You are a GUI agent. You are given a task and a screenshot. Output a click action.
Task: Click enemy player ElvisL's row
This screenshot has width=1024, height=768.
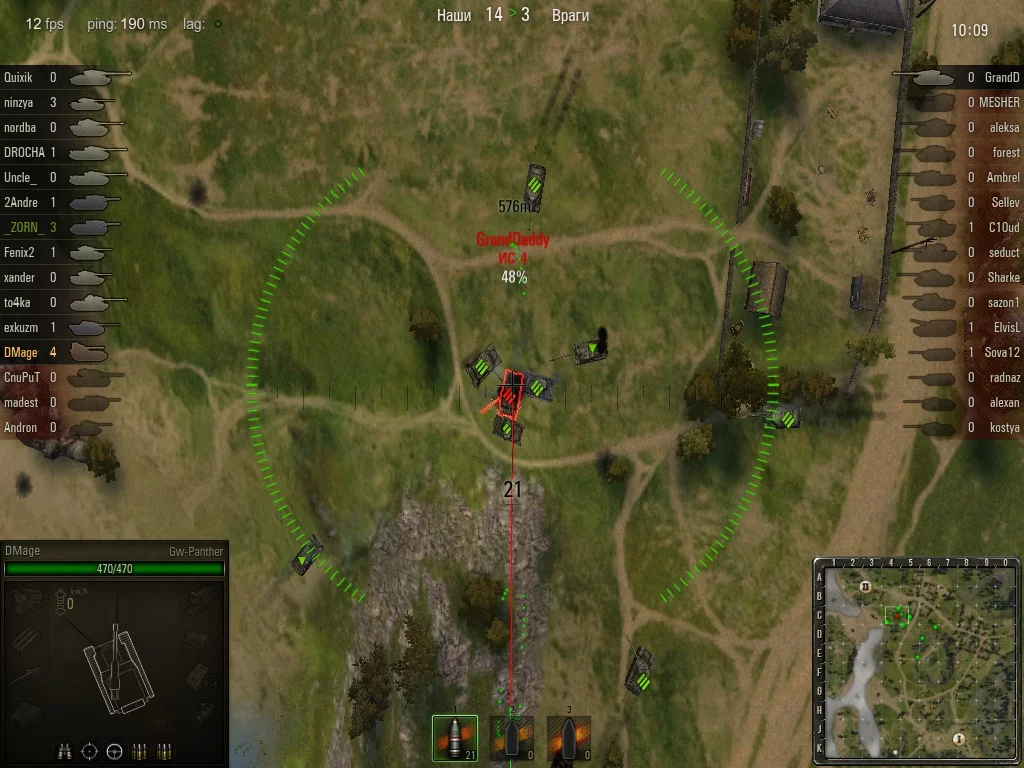tap(960, 327)
